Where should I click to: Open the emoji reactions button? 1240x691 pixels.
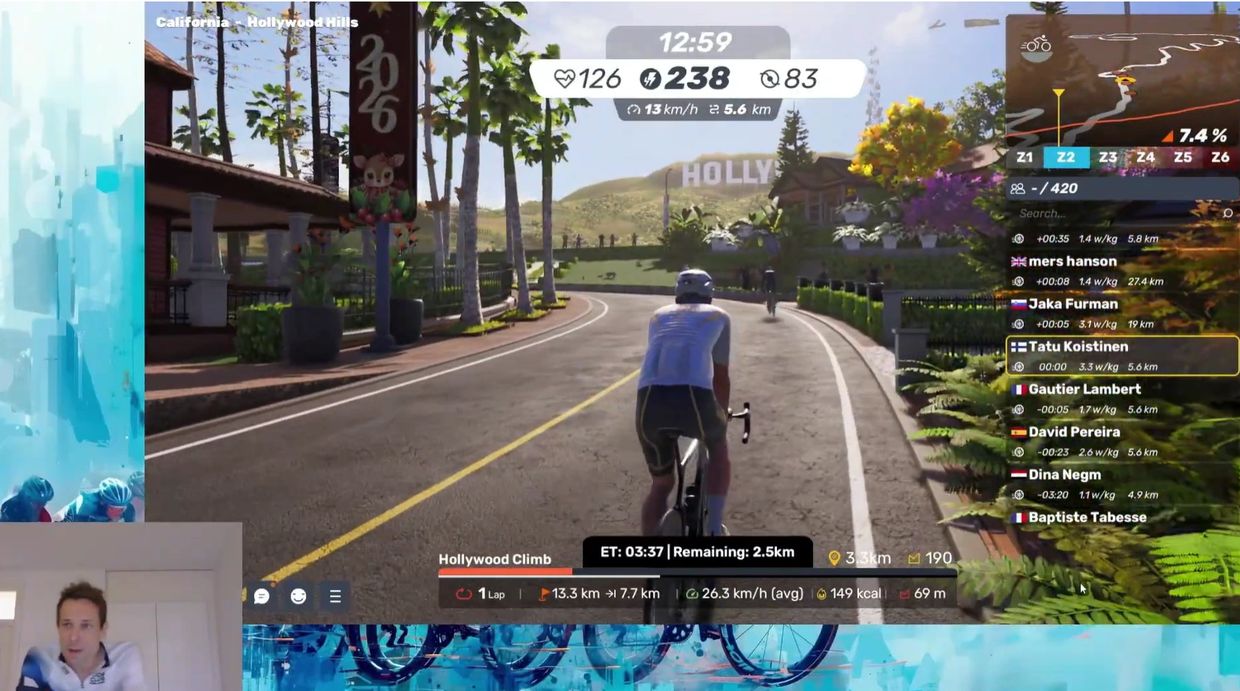(x=298, y=596)
